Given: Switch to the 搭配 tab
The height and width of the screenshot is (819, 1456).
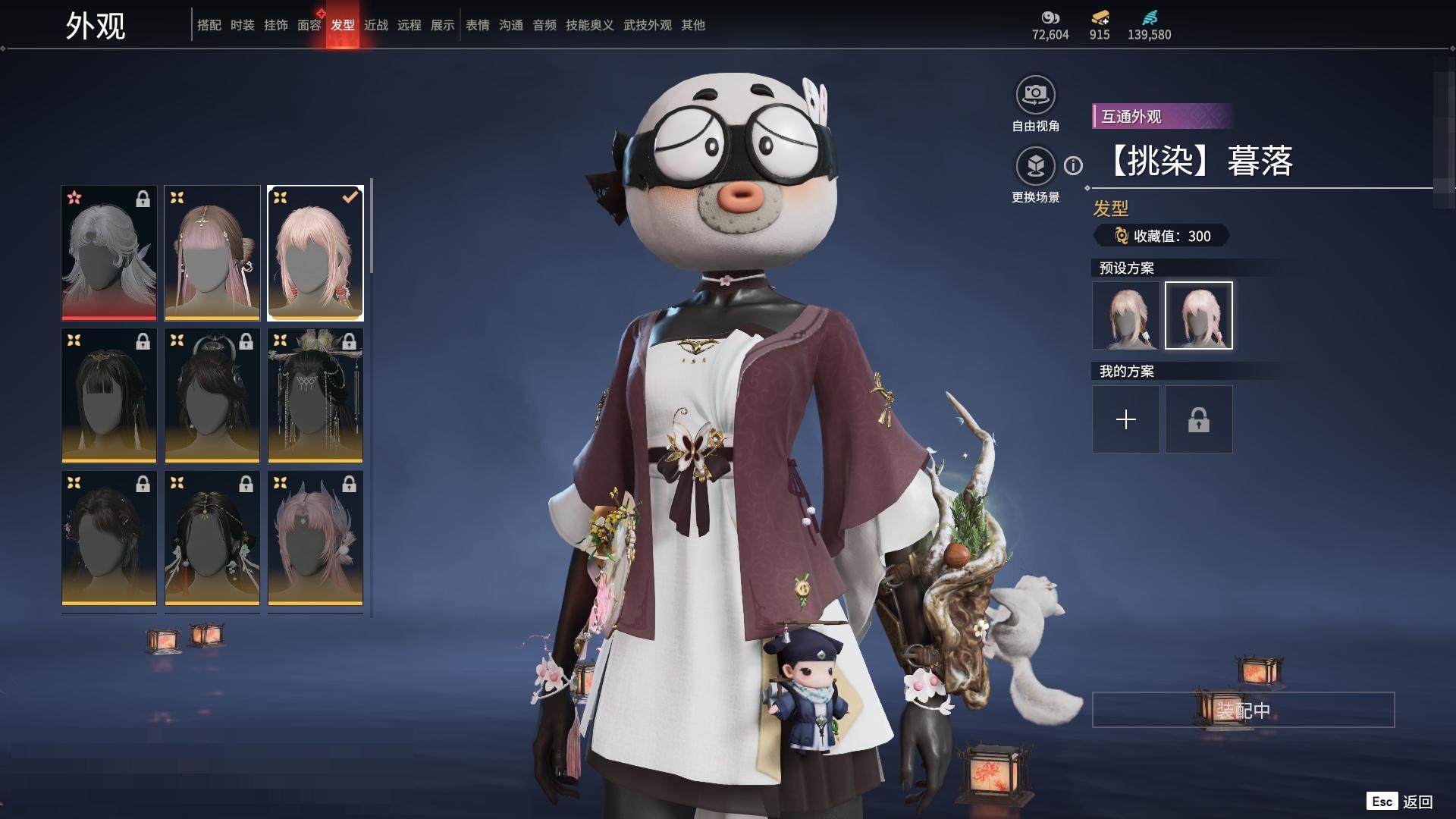Looking at the screenshot, I should (x=209, y=25).
